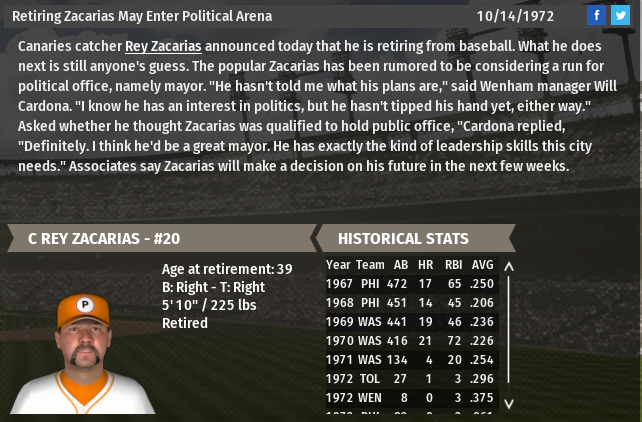Share the story on Facebook
The height and width of the screenshot is (422, 642).
tap(596, 15)
